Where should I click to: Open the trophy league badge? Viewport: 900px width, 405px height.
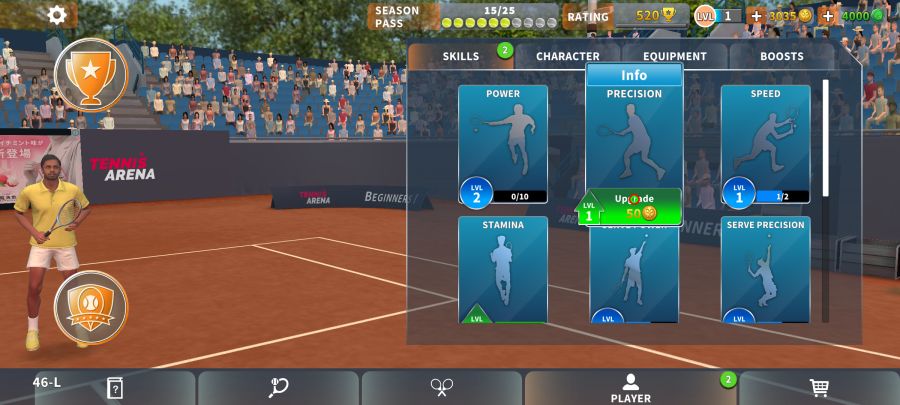coord(91,75)
